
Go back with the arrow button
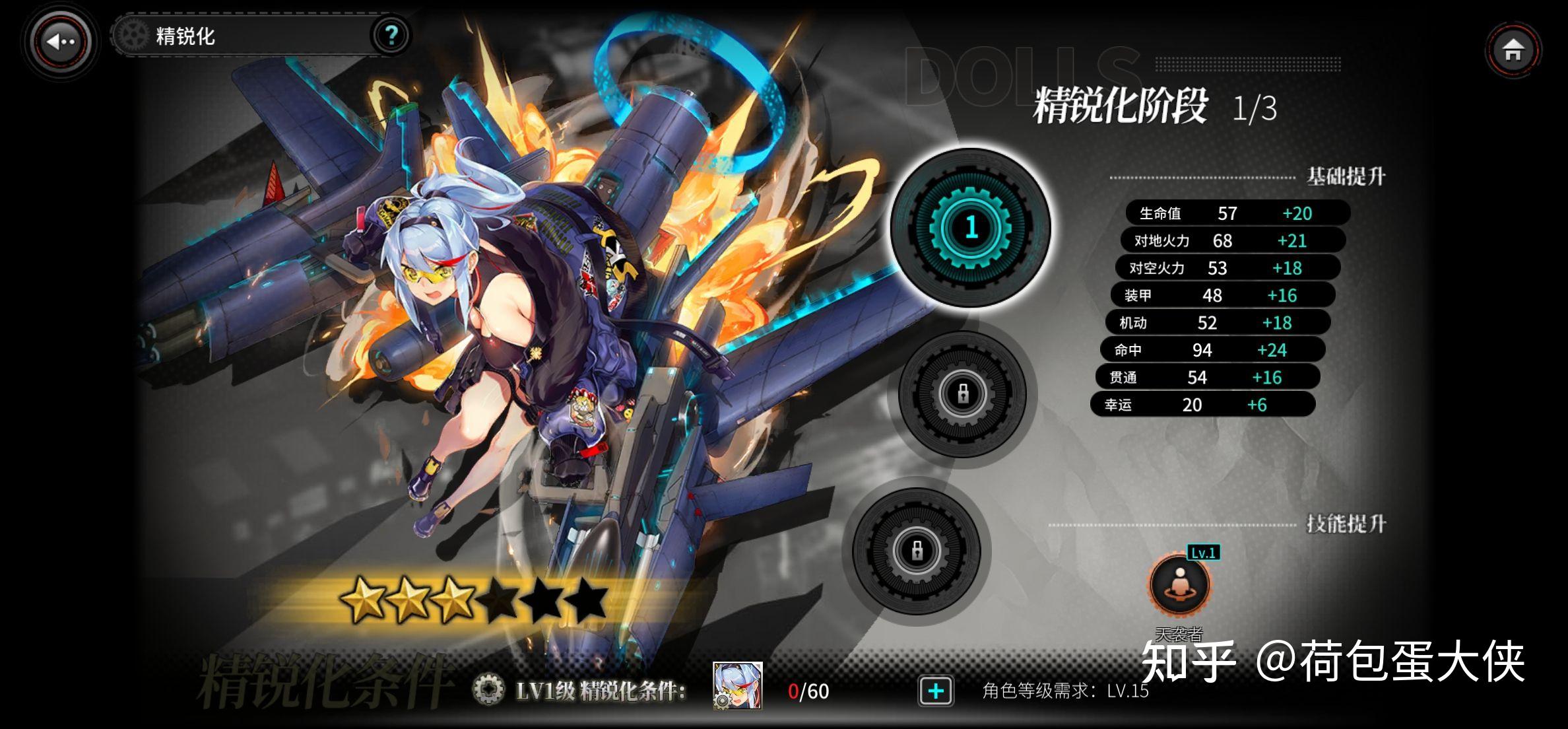click(61, 42)
